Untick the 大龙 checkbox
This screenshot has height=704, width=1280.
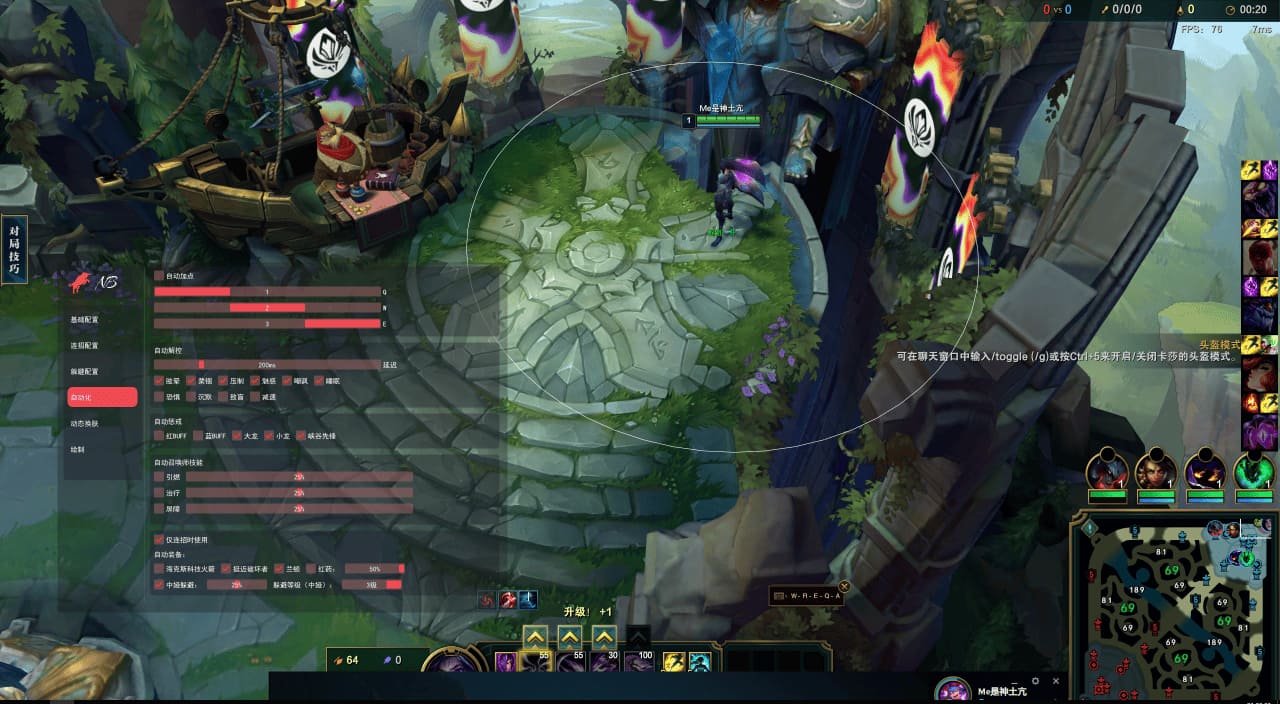(237, 436)
